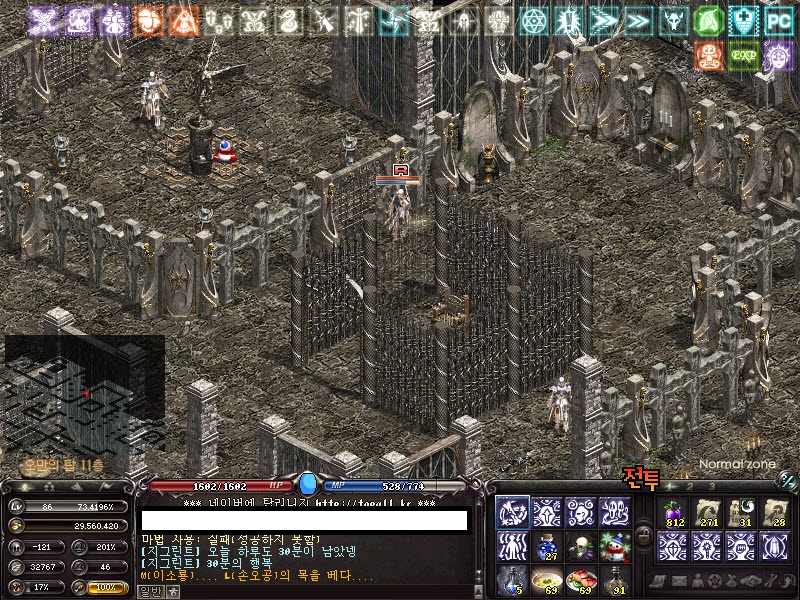Toggle the hotbar padlock button
800x600 pixels.
pos(644,534)
